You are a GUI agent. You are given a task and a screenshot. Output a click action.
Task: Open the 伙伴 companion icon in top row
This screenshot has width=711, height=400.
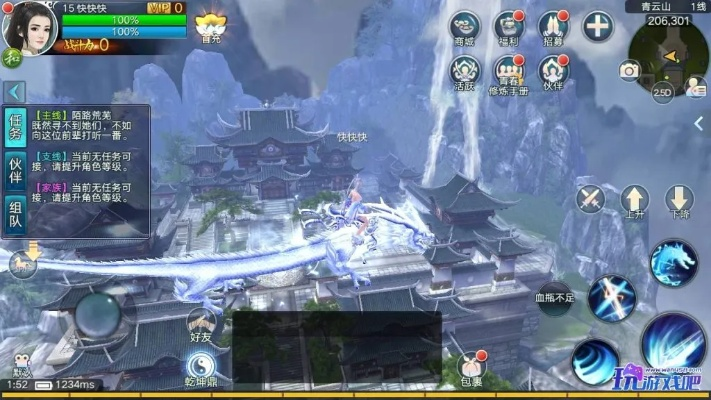553,69
